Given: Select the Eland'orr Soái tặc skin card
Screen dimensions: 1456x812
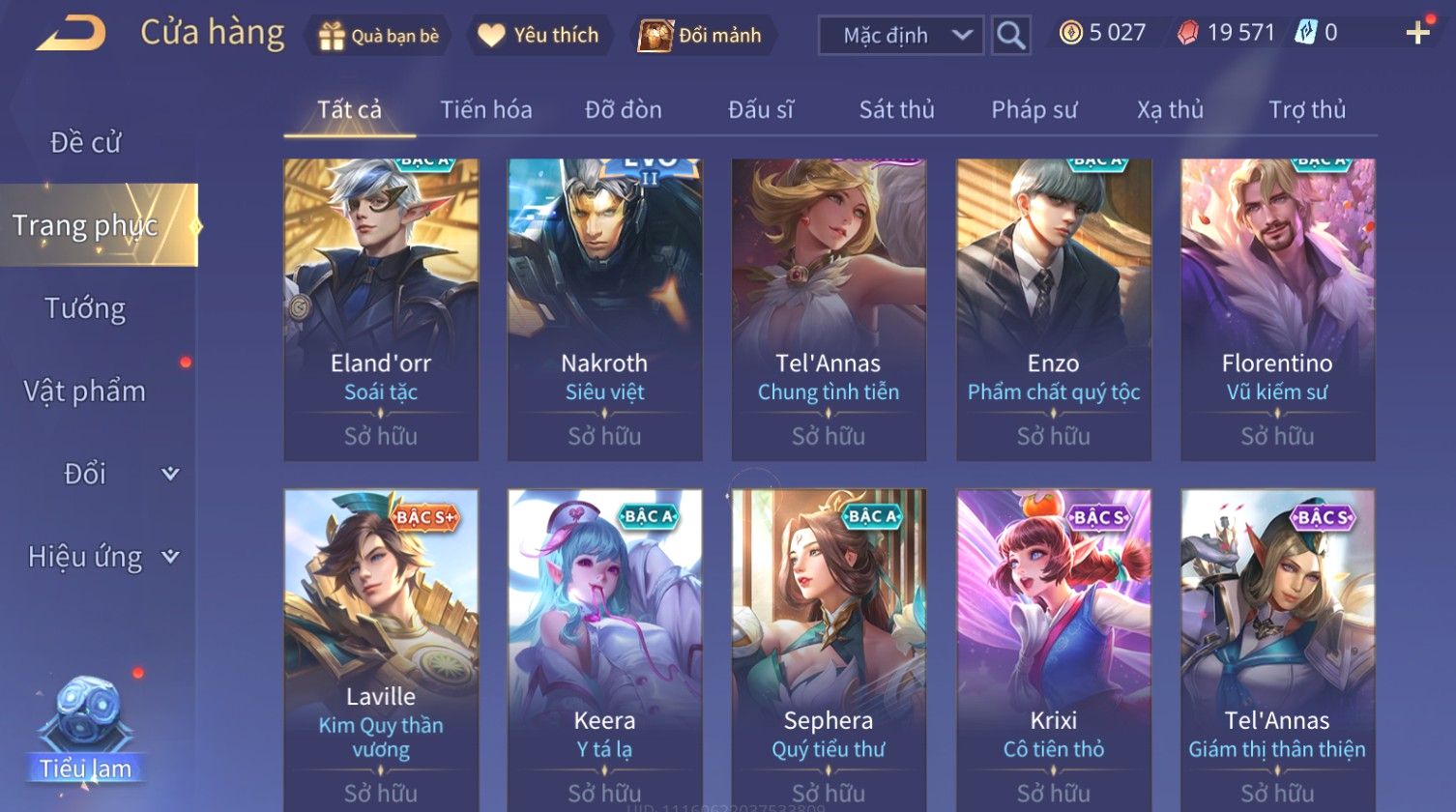Looking at the screenshot, I should pos(381,309).
